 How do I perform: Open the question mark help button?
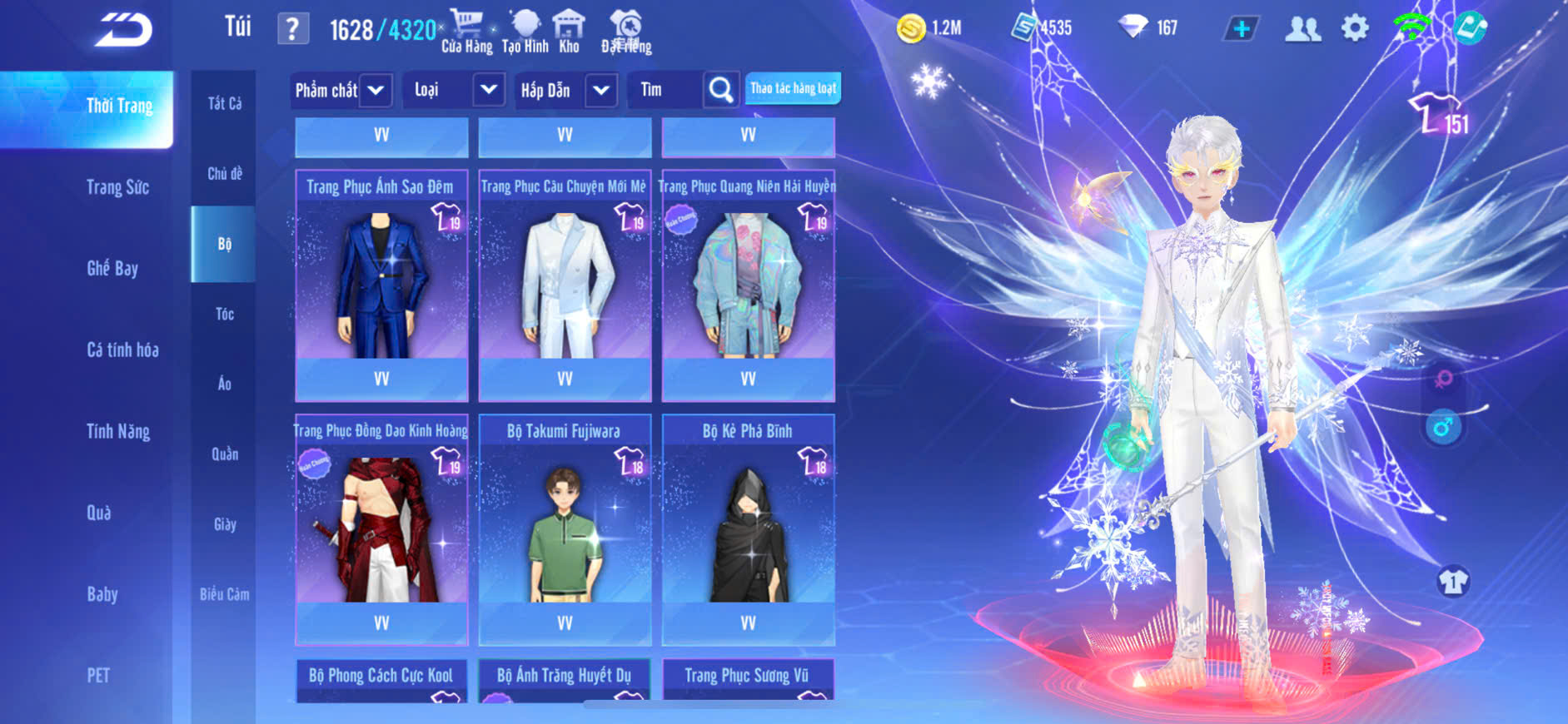pyautogui.click(x=292, y=29)
